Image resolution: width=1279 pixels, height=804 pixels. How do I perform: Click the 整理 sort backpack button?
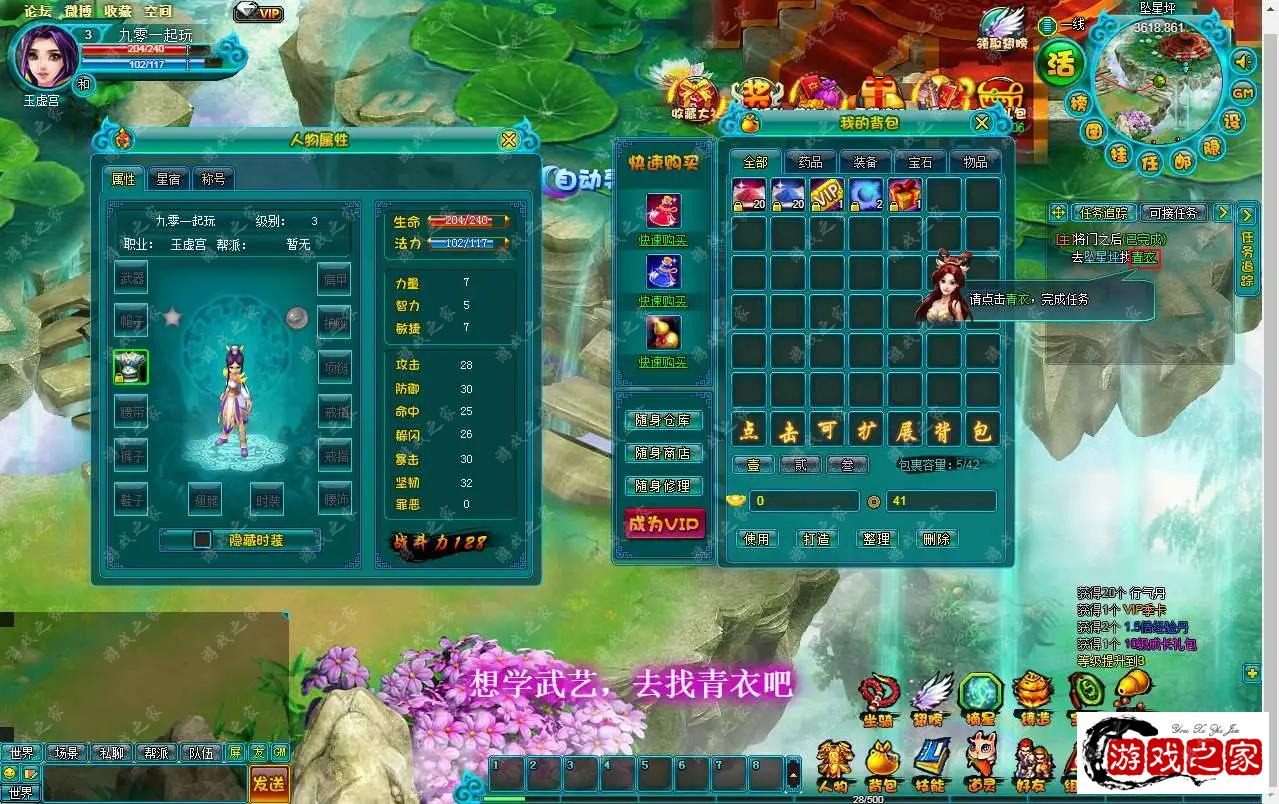click(876, 539)
